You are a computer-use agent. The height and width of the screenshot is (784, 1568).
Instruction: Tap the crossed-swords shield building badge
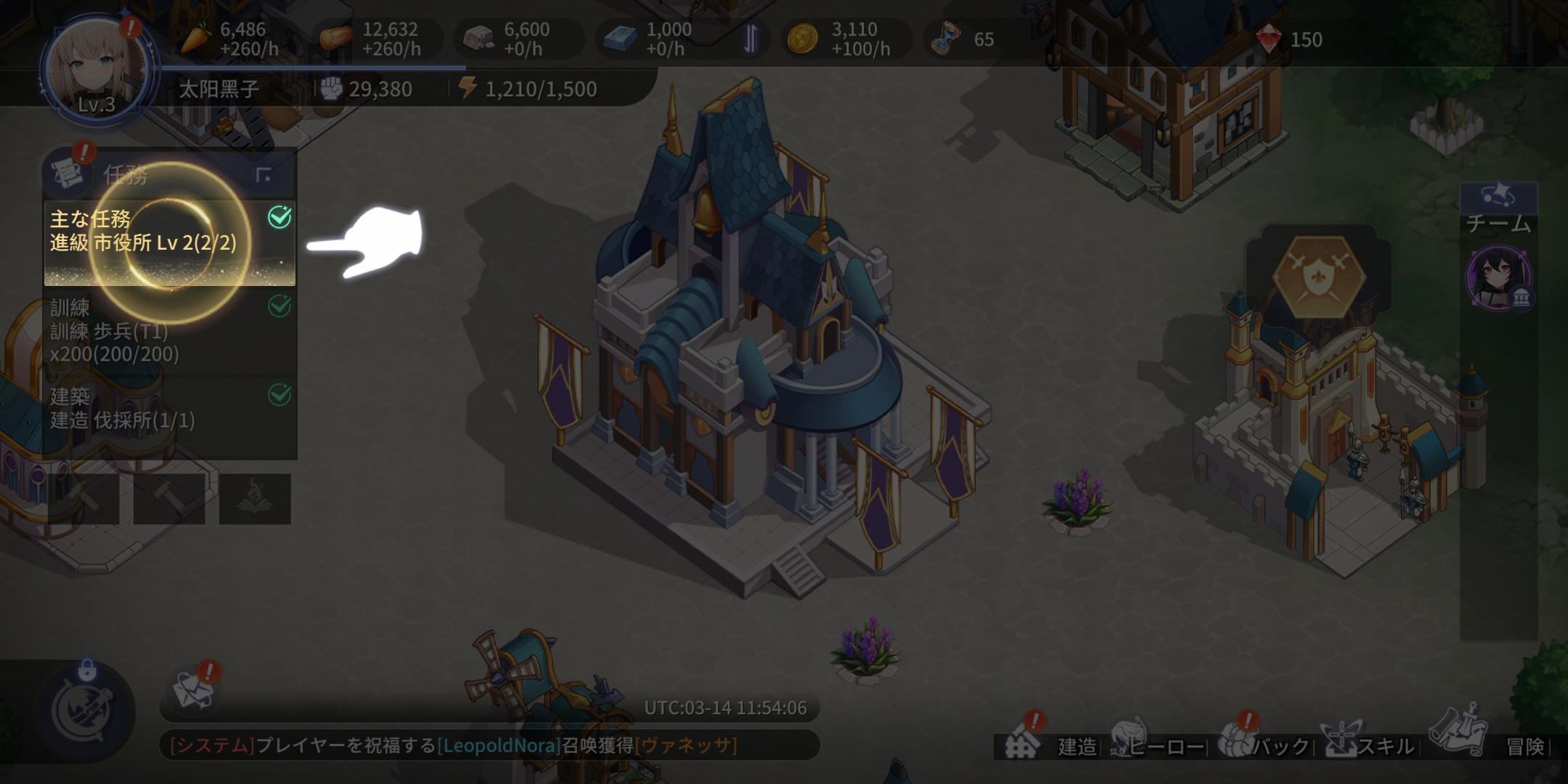[x=1320, y=277]
